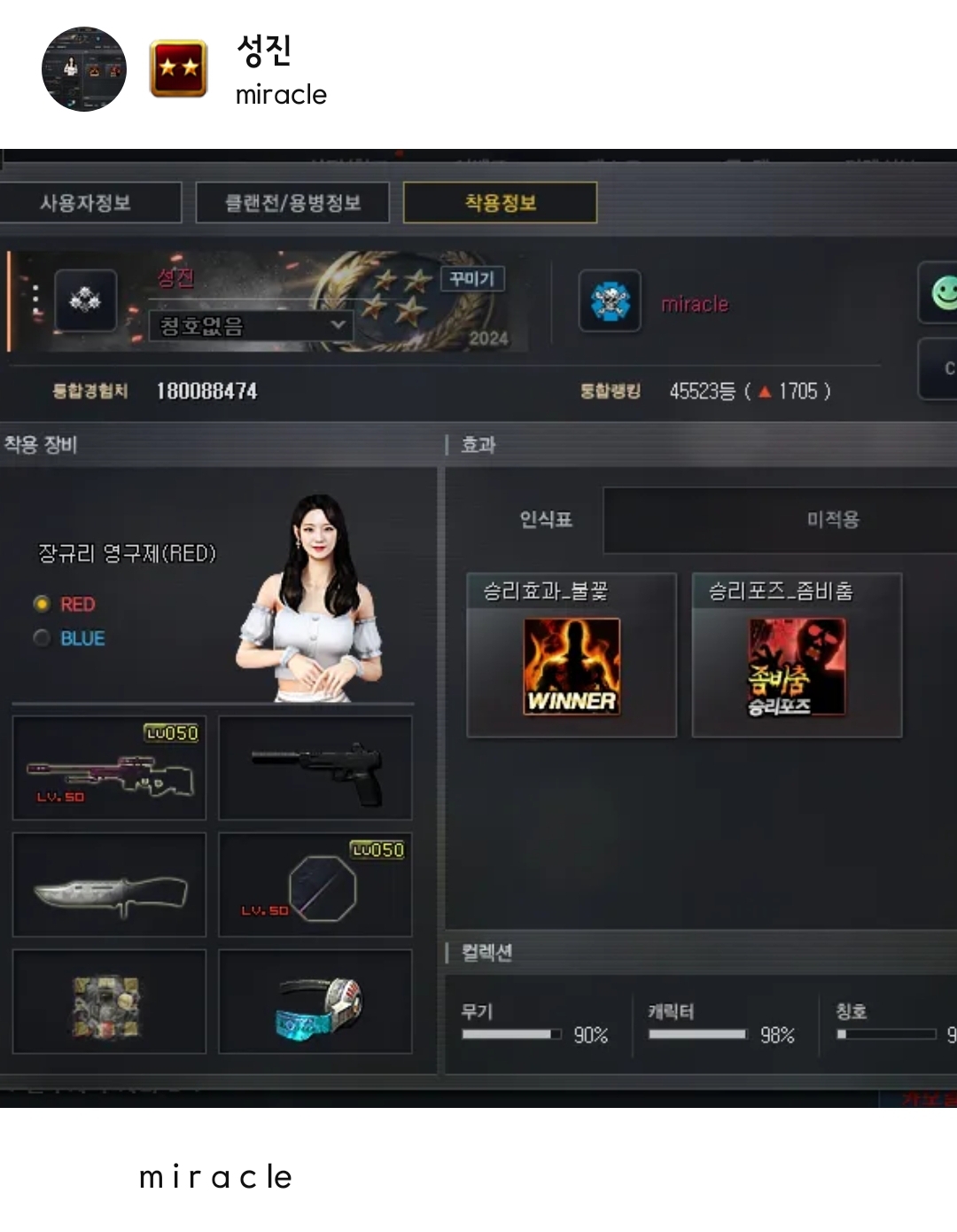Select the 착용정보 tab

coord(500,203)
